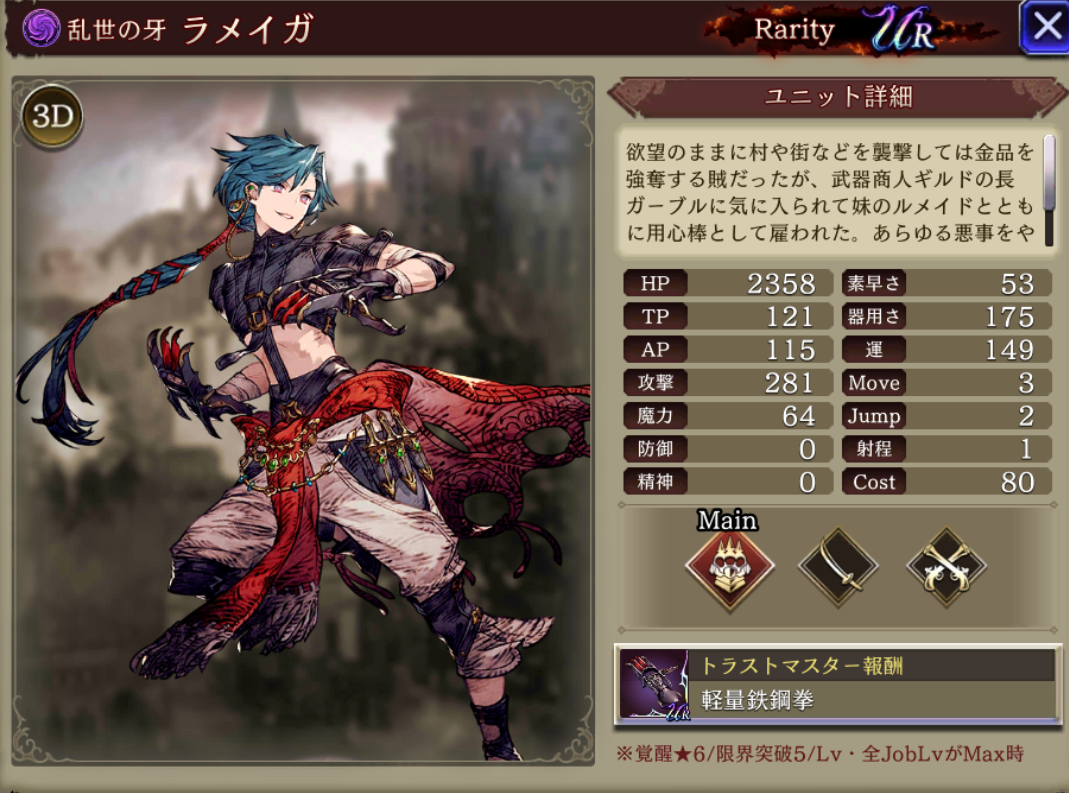Toggle the 3D model view
Viewport: 1069px width, 793px height.
[x=52, y=118]
